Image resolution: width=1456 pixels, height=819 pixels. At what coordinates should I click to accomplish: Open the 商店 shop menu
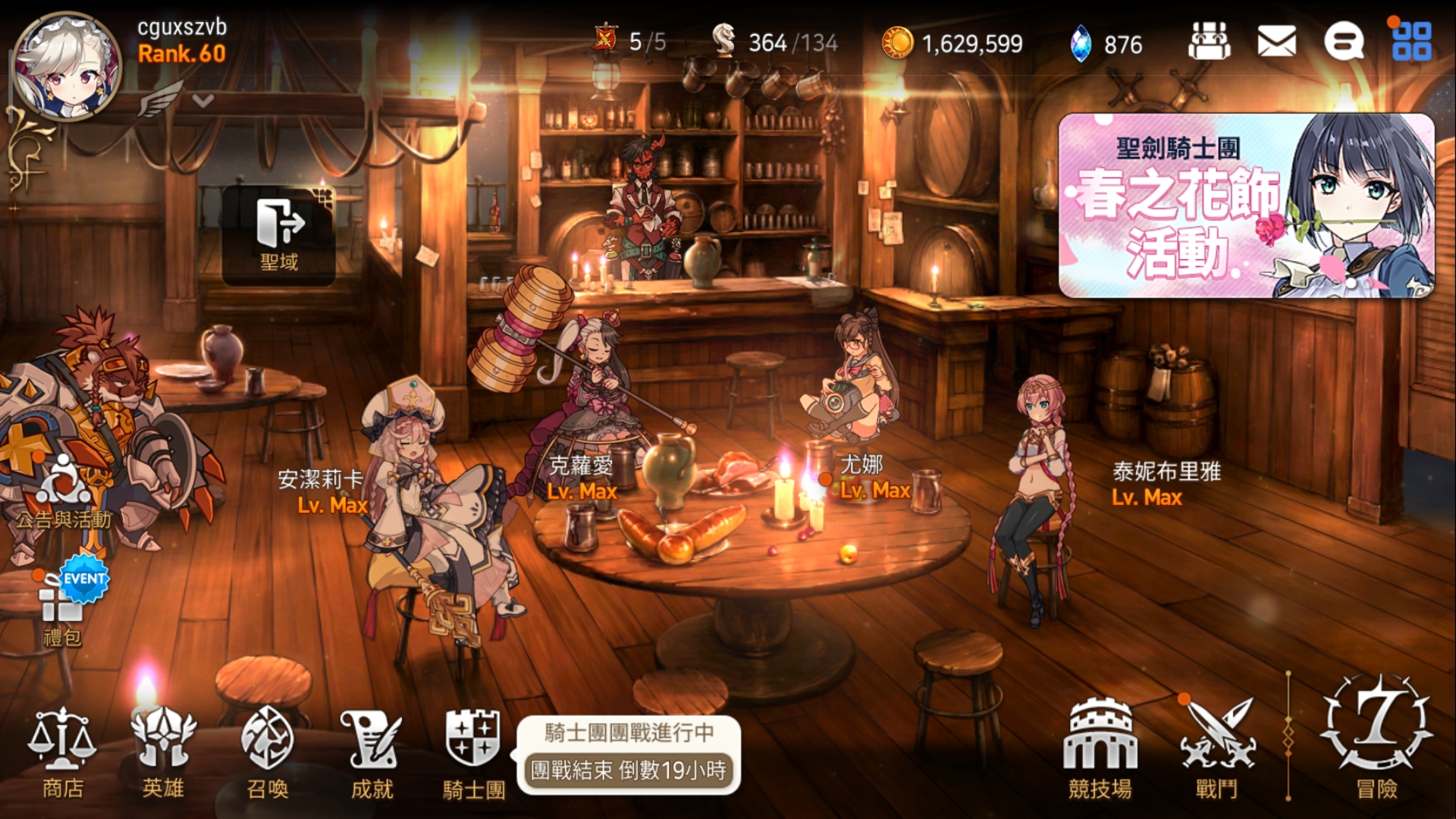click(x=62, y=751)
